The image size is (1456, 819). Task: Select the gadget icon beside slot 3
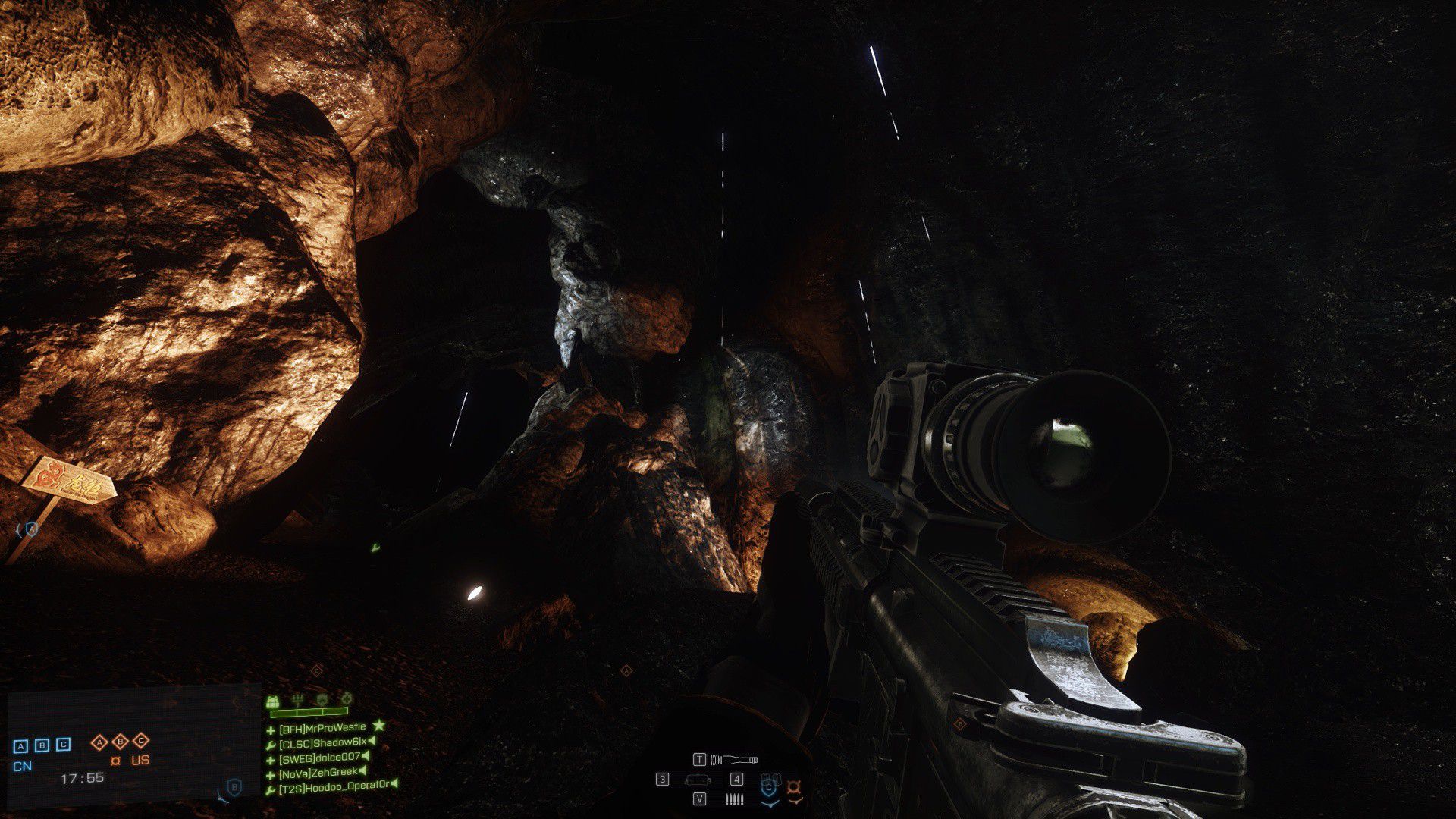(x=698, y=780)
